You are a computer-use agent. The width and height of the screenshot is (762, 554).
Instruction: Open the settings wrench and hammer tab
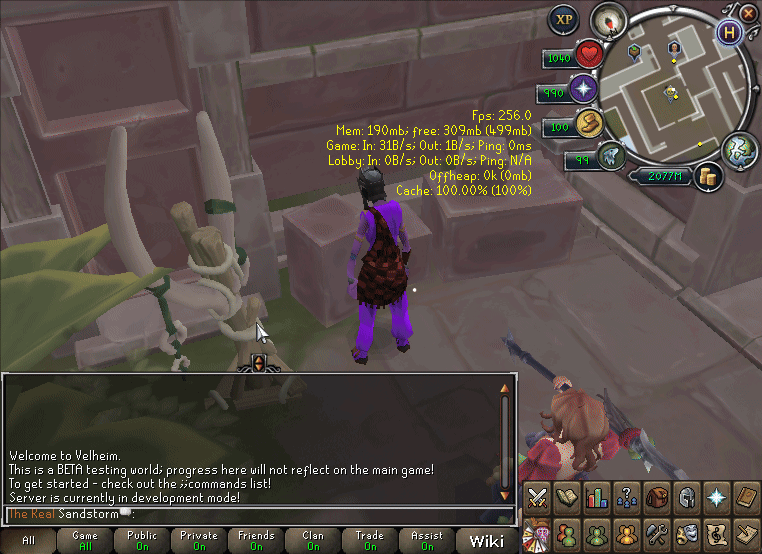657,531
